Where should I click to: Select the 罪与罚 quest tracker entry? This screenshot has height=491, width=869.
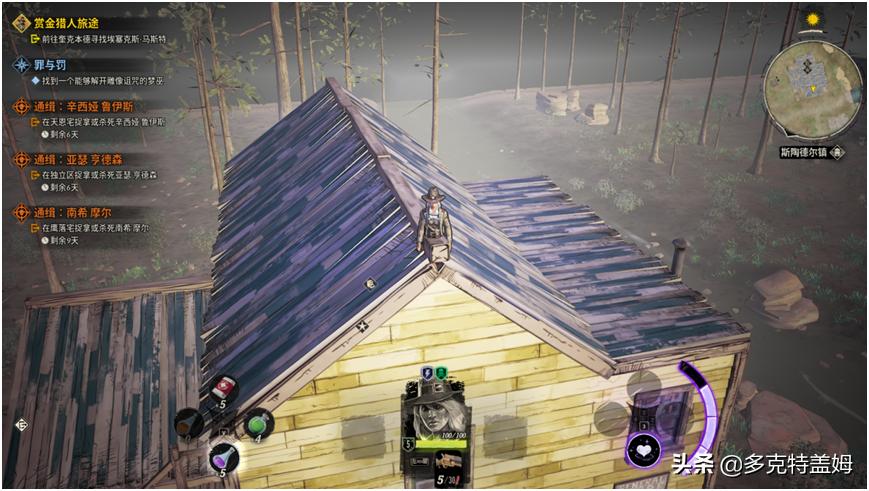click(54, 64)
